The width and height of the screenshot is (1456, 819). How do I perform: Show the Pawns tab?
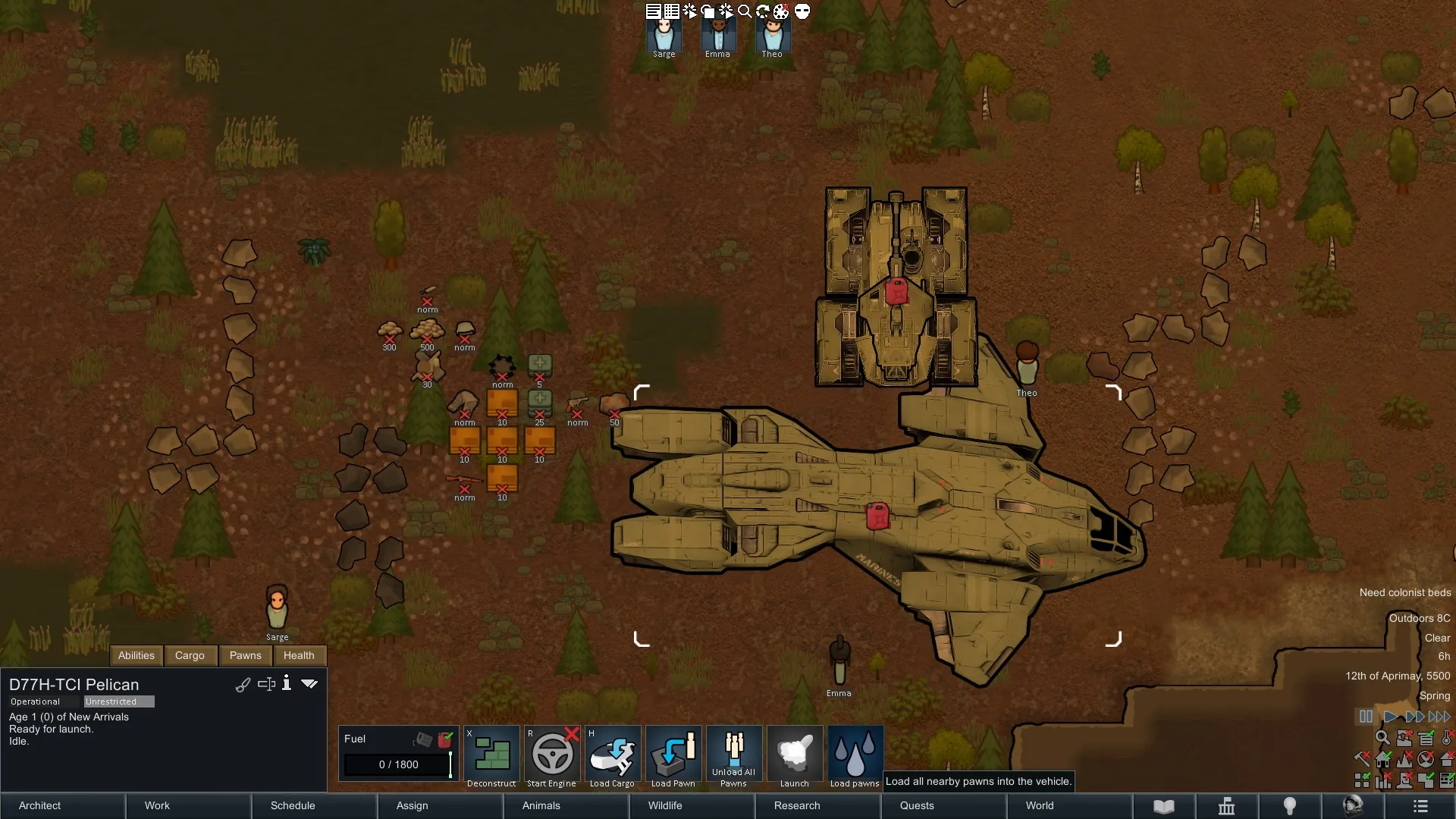[x=245, y=655]
